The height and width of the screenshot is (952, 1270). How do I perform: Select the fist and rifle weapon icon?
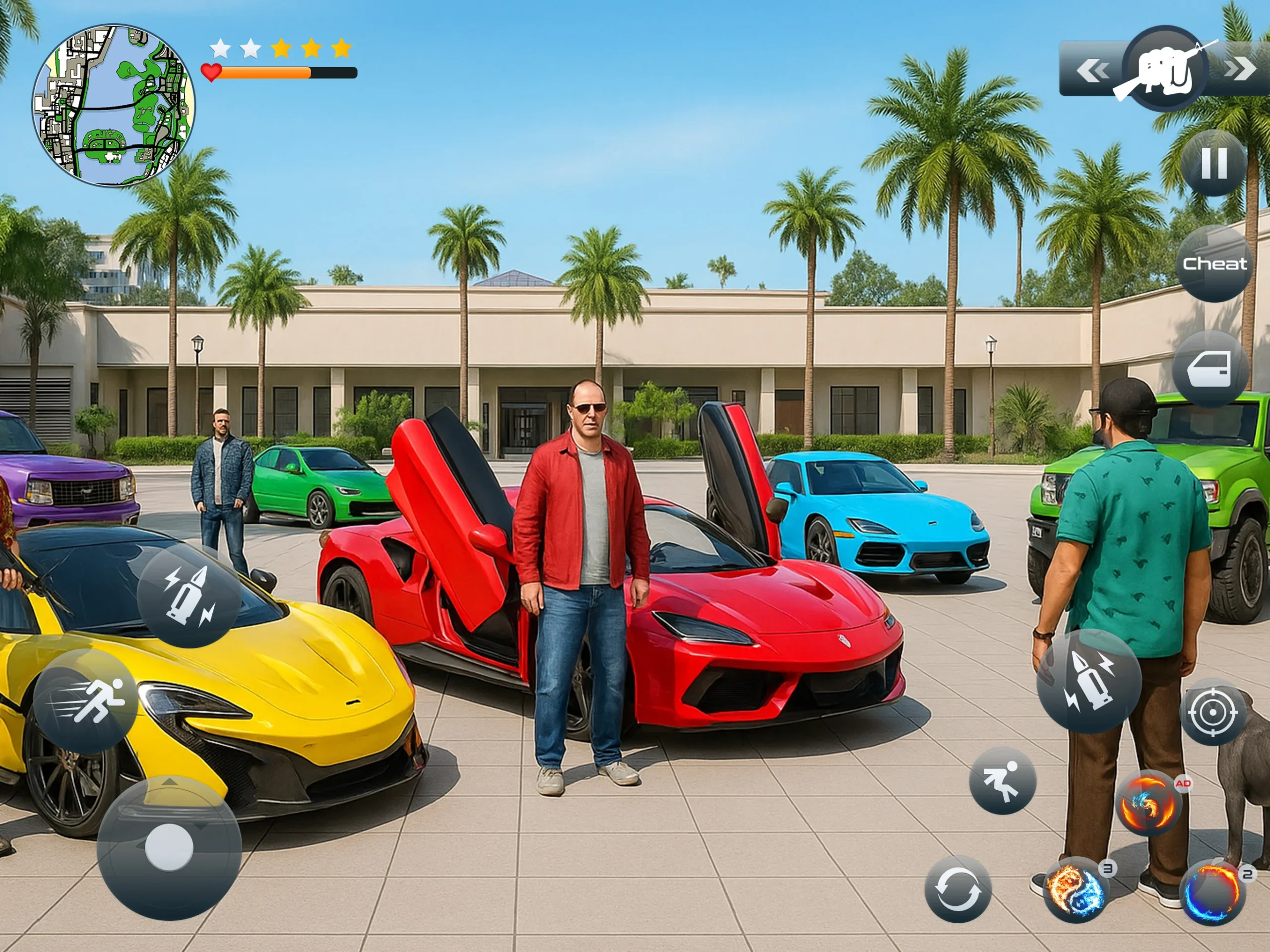[1165, 70]
